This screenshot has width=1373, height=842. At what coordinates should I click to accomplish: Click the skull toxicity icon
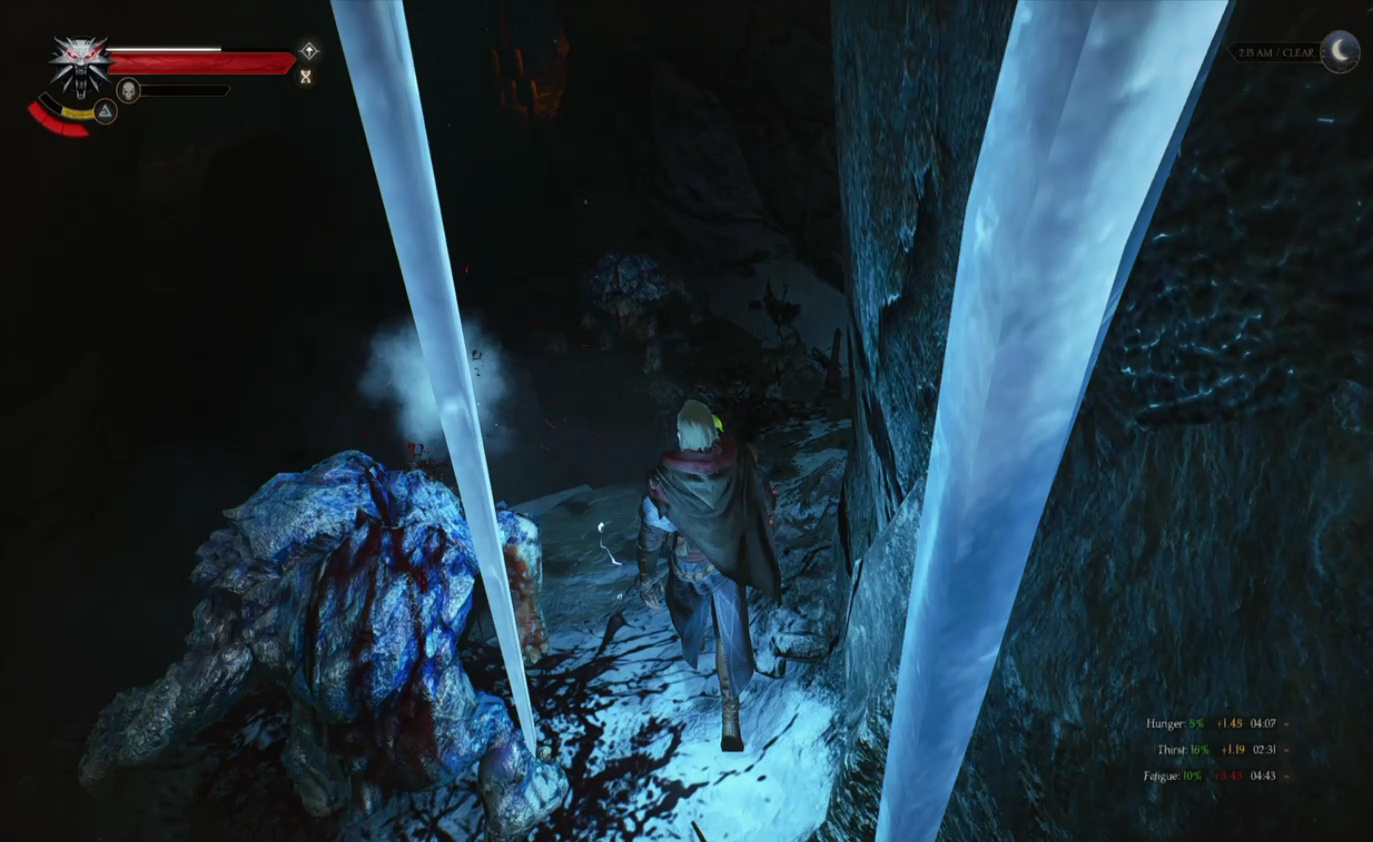tap(128, 91)
